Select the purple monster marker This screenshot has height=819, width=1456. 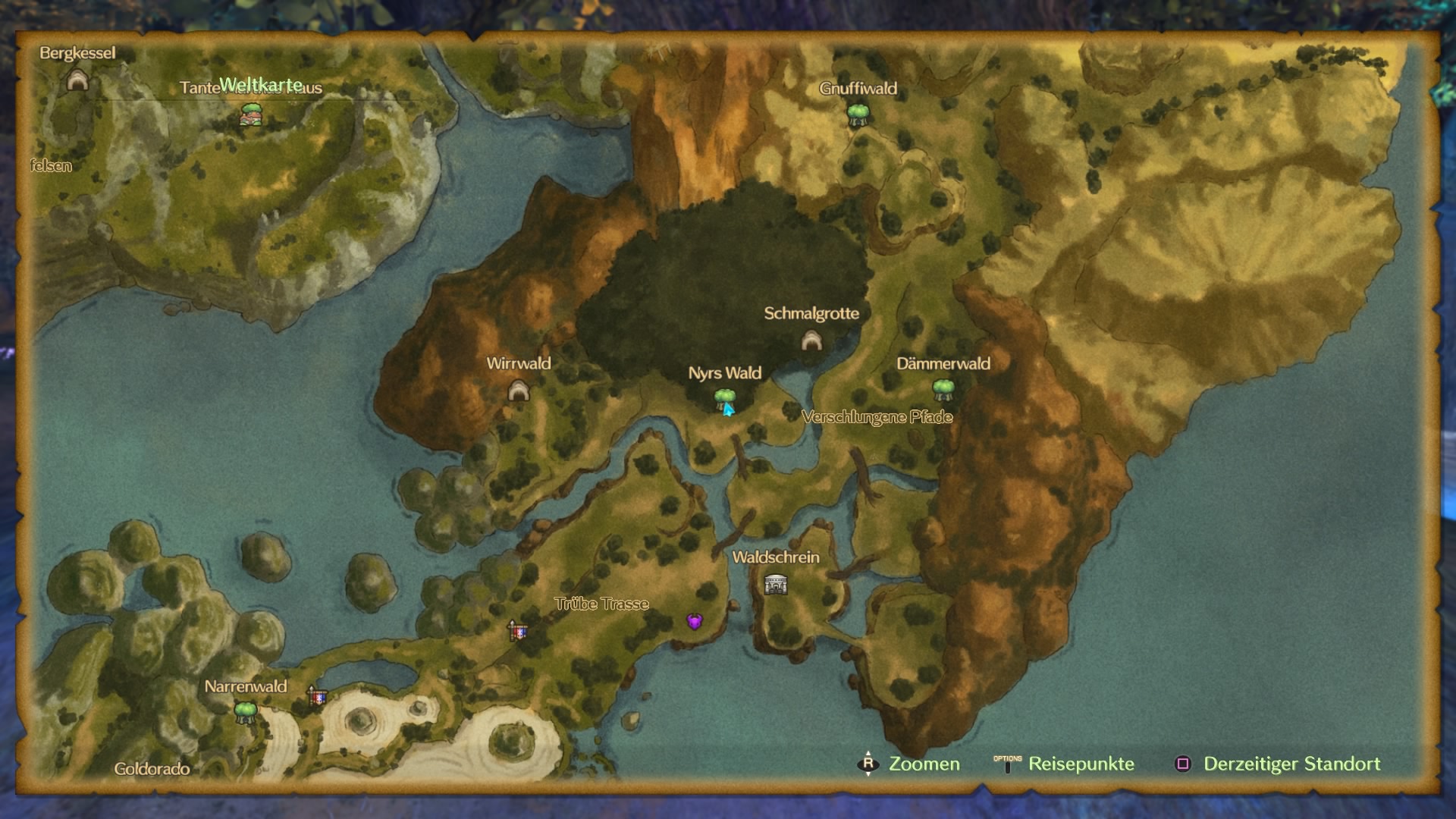coord(694,622)
